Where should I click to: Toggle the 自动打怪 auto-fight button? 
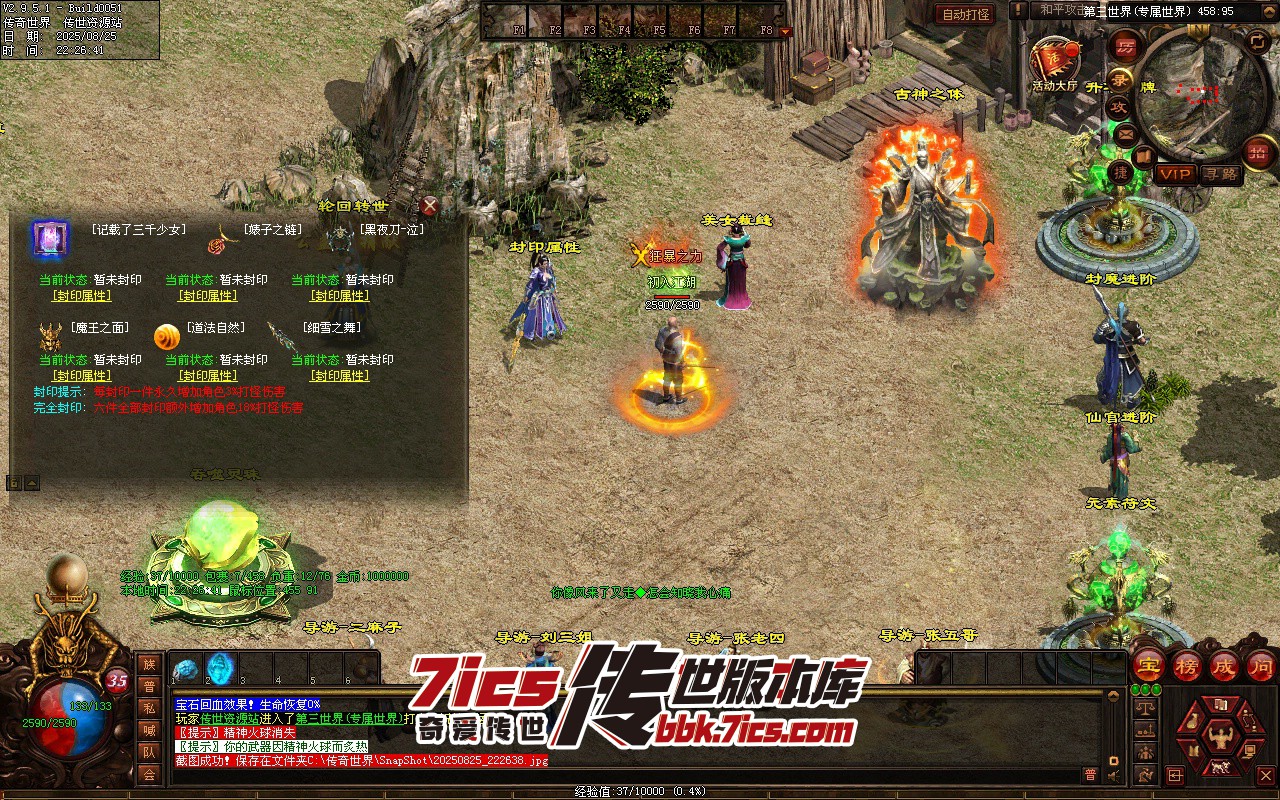tap(964, 14)
